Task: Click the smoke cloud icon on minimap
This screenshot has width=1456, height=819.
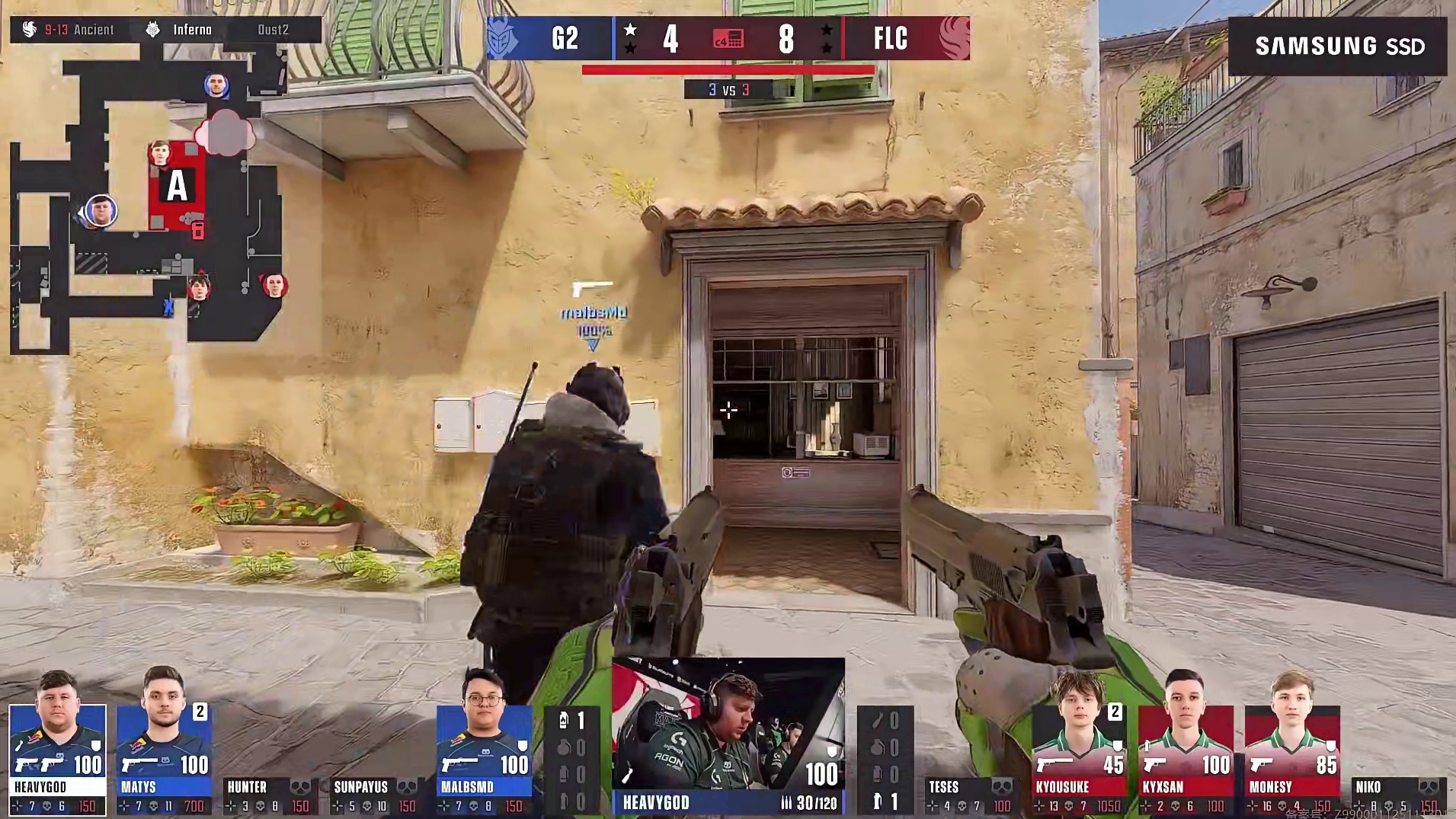Action: point(226,133)
